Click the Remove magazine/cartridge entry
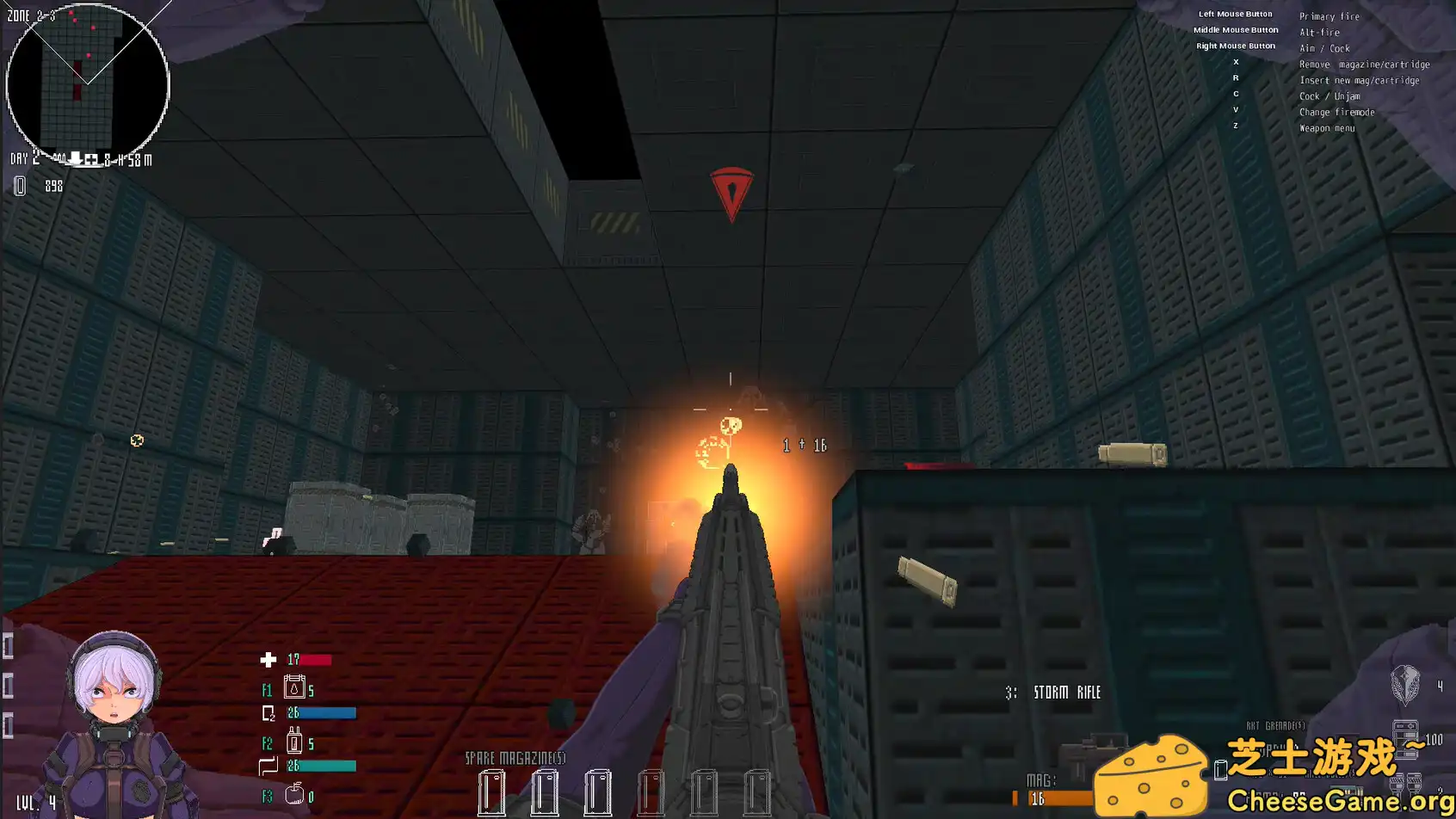Image resolution: width=1456 pixels, height=819 pixels. 1365,64
